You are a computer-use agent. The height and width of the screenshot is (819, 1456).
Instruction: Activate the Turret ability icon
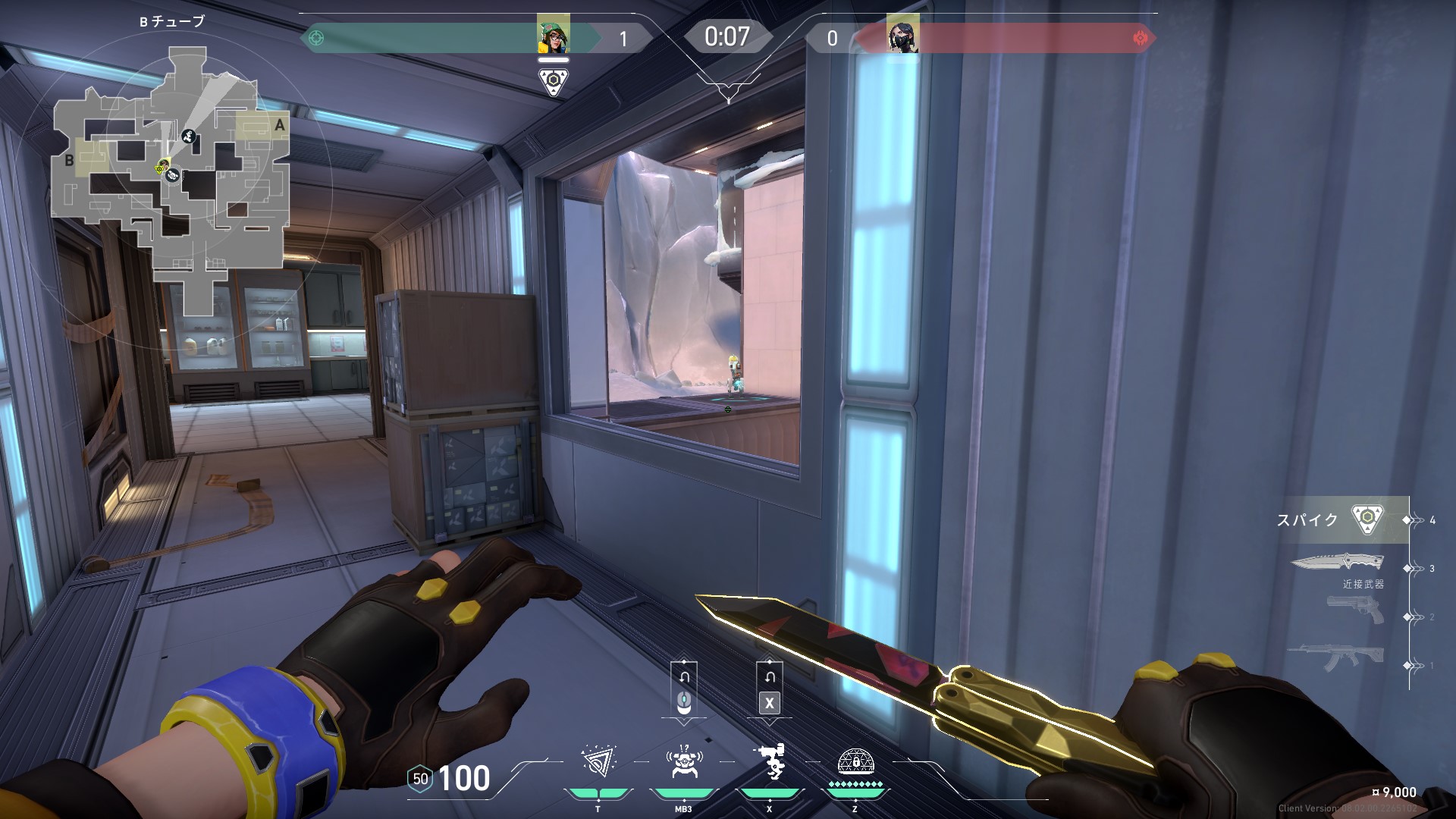pos(769,761)
